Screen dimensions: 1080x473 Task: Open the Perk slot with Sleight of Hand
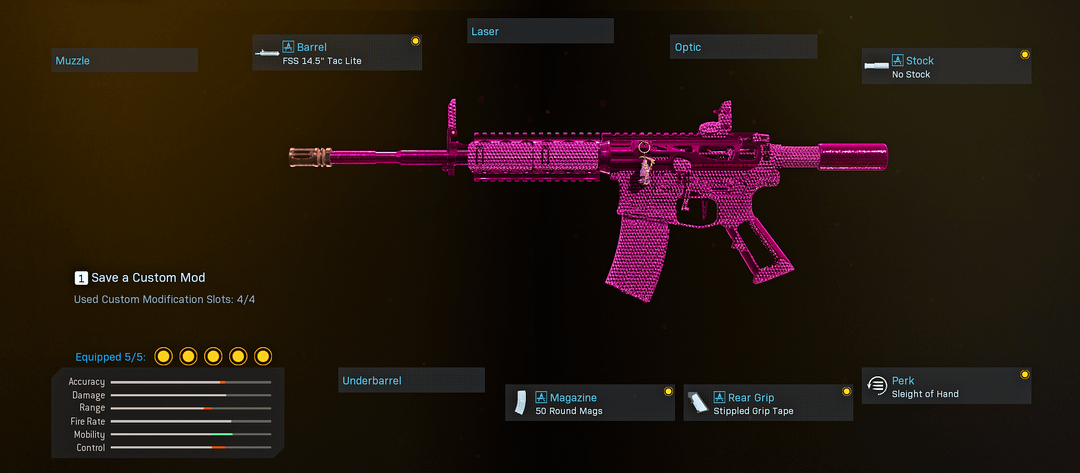pyautogui.click(x=946, y=386)
